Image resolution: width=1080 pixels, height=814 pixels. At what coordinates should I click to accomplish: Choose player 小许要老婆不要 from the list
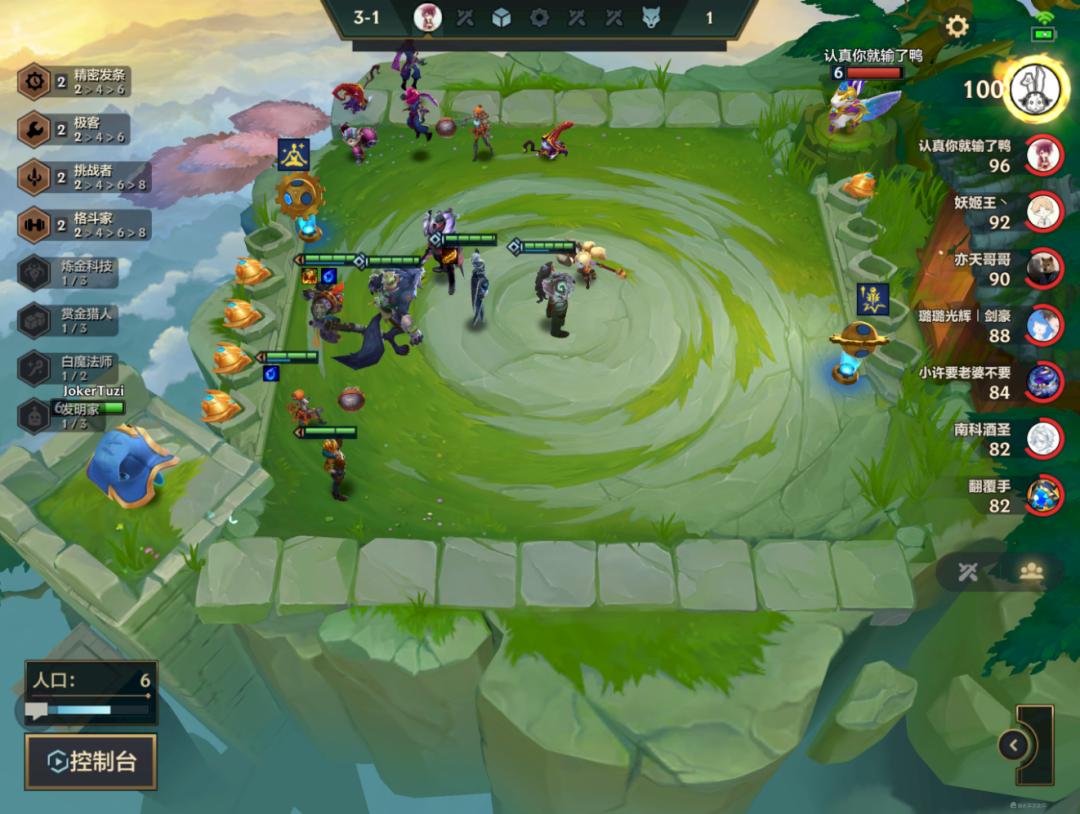click(1044, 382)
